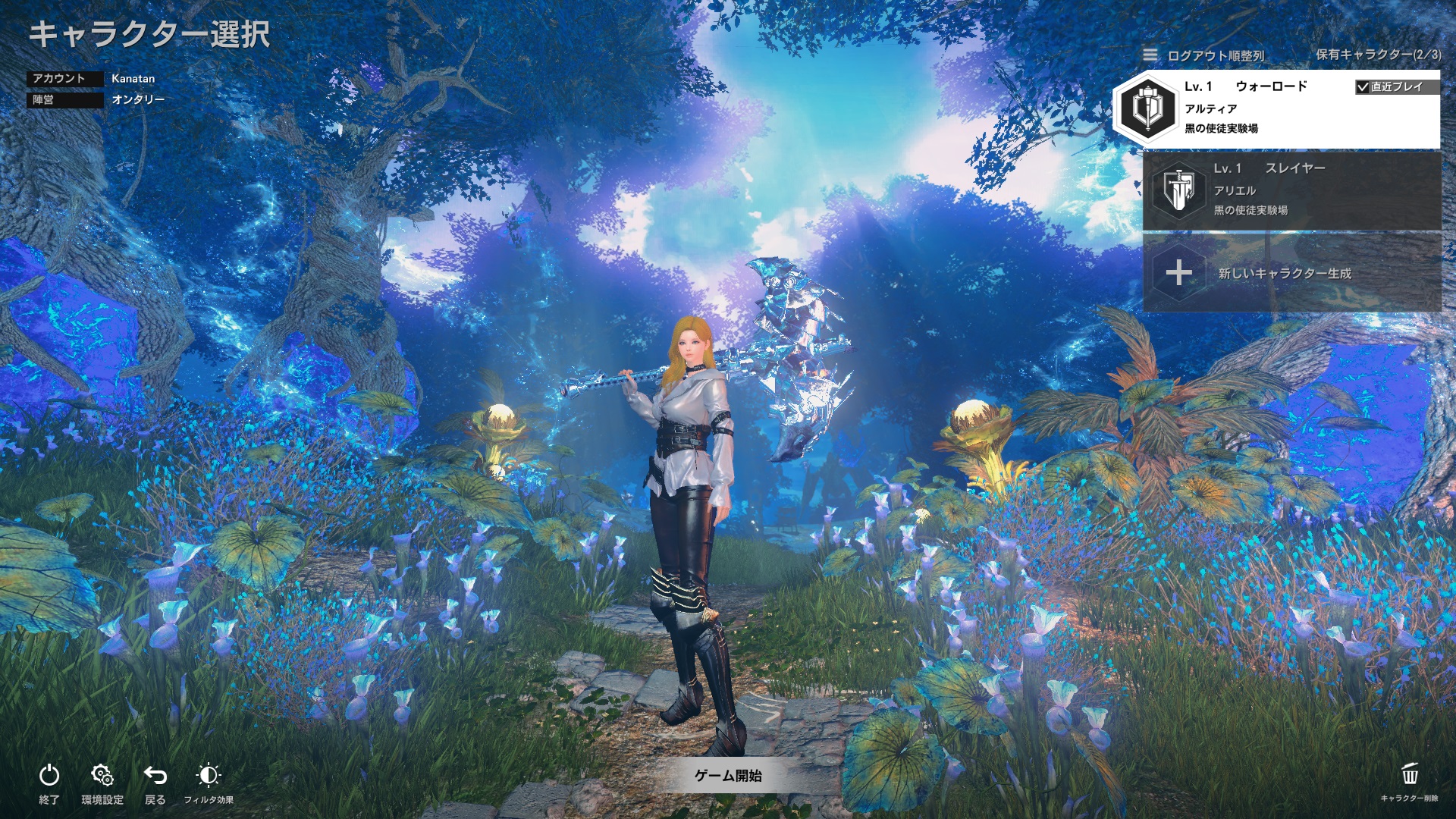
Task: Click the 終了 power icon to quit
Action: point(49,775)
